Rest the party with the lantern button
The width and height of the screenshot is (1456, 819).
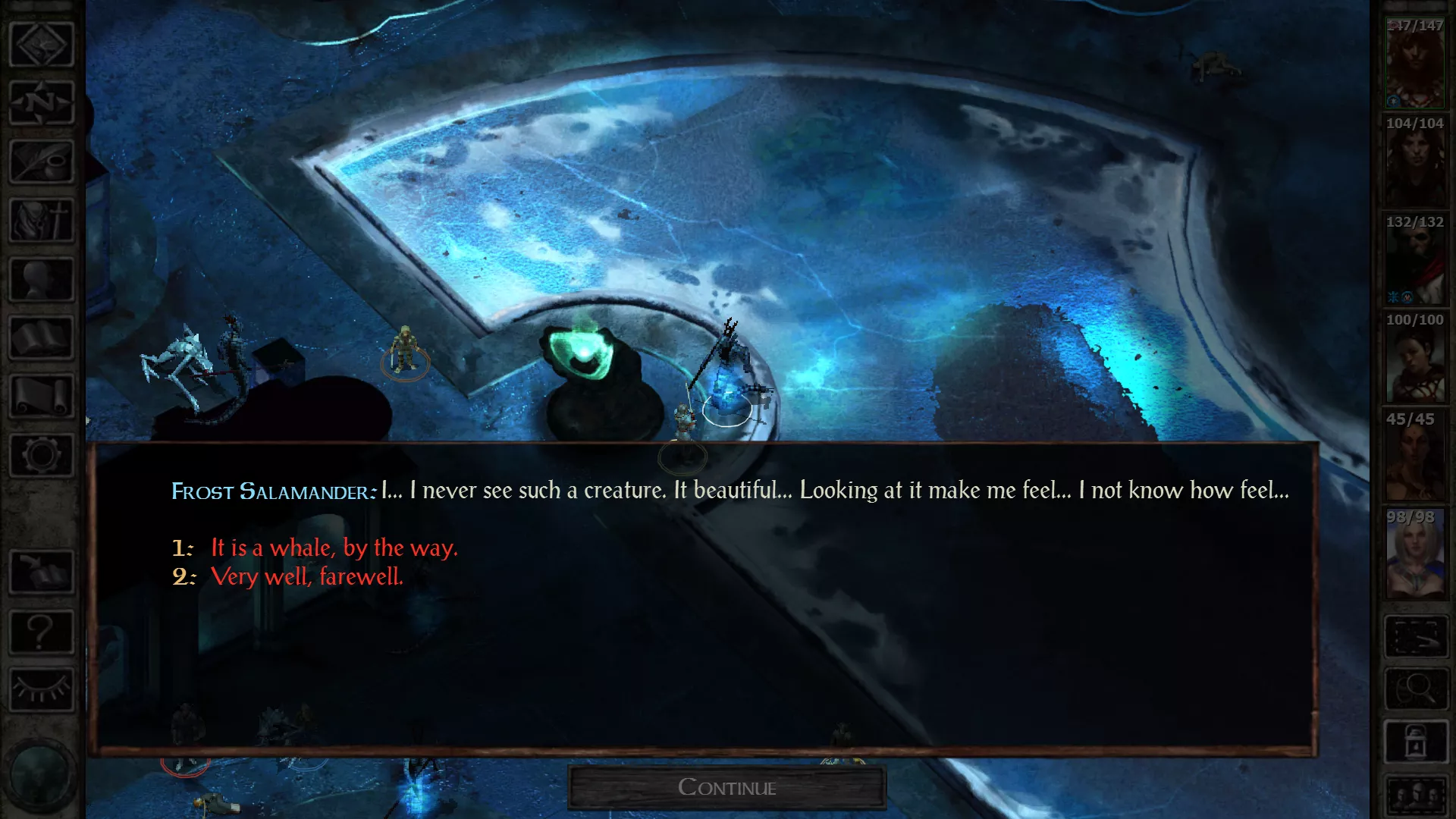(x=1415, y=742)
